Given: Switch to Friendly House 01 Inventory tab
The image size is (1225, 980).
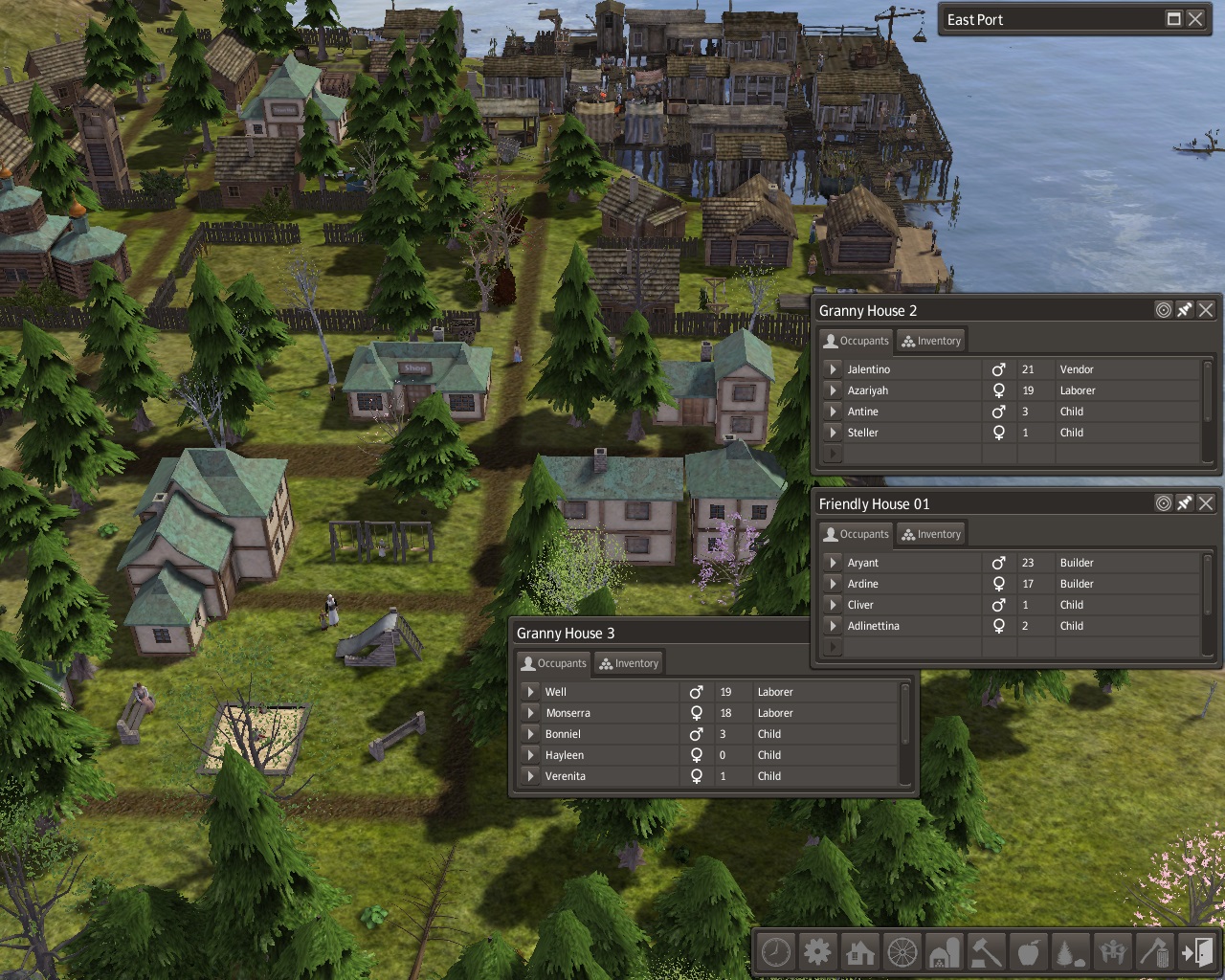Looking at the screenshot, I should 931,534.
